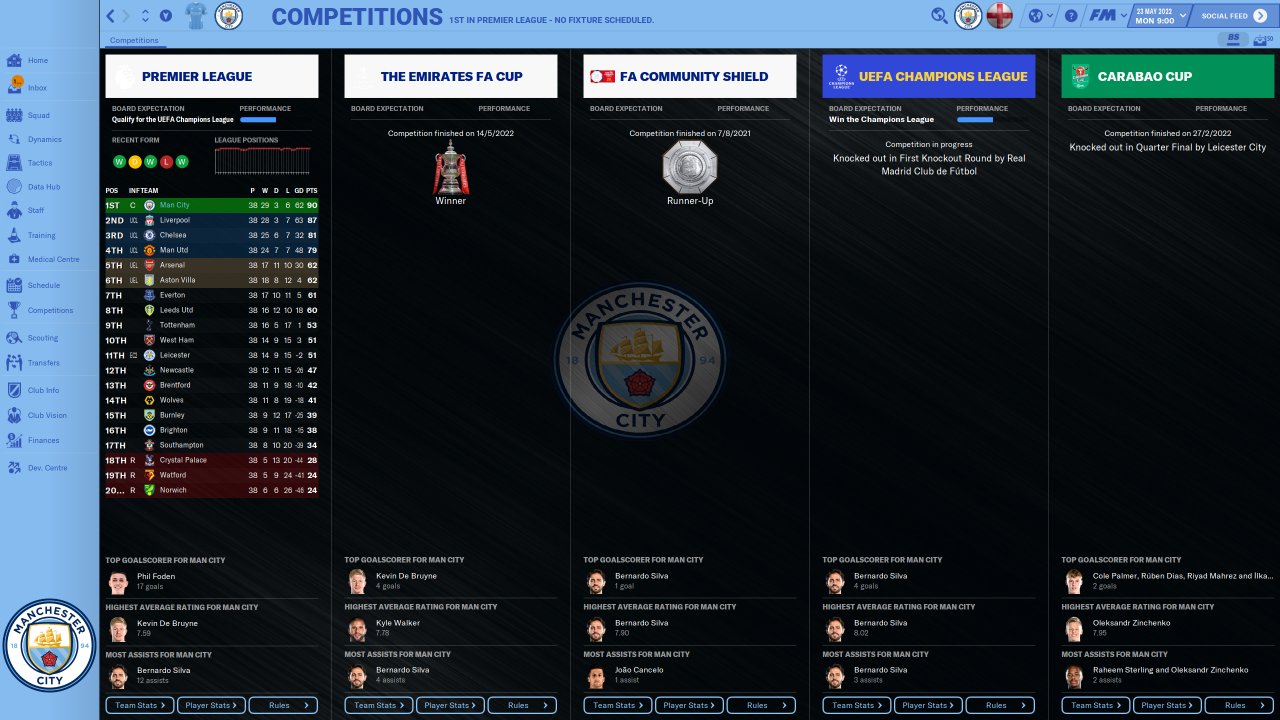
Task: Open the Finances section
Action: tap(43, 440)
